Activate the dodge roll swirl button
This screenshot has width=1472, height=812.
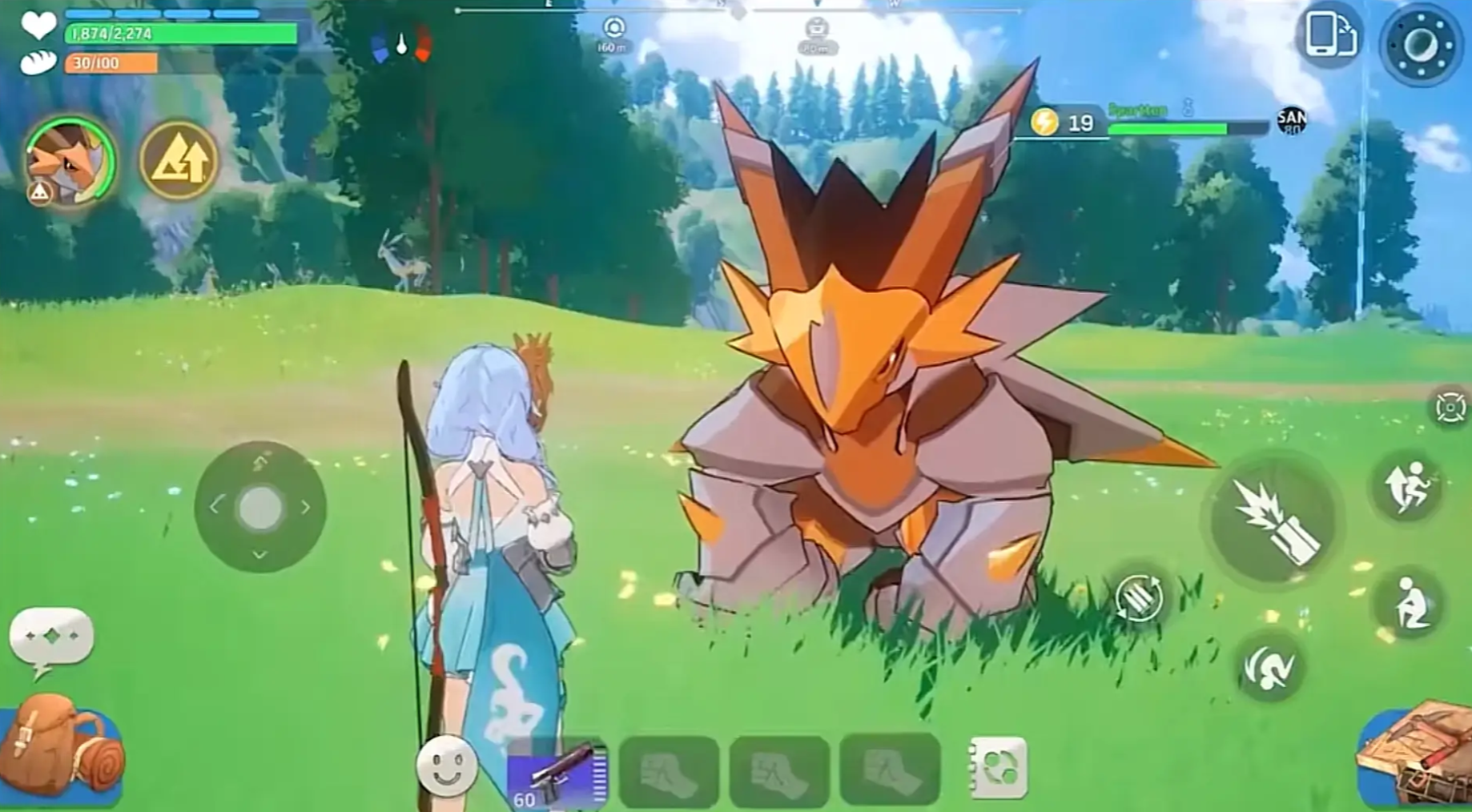[1270, 665]
